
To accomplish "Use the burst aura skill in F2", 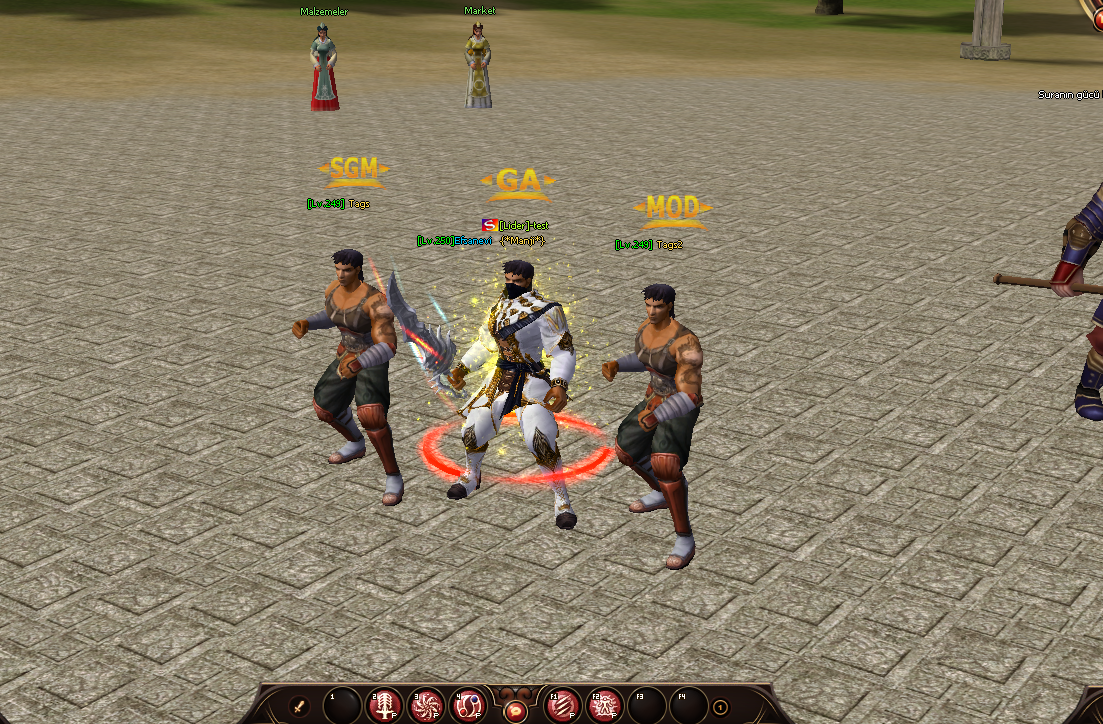I will 605,706.
